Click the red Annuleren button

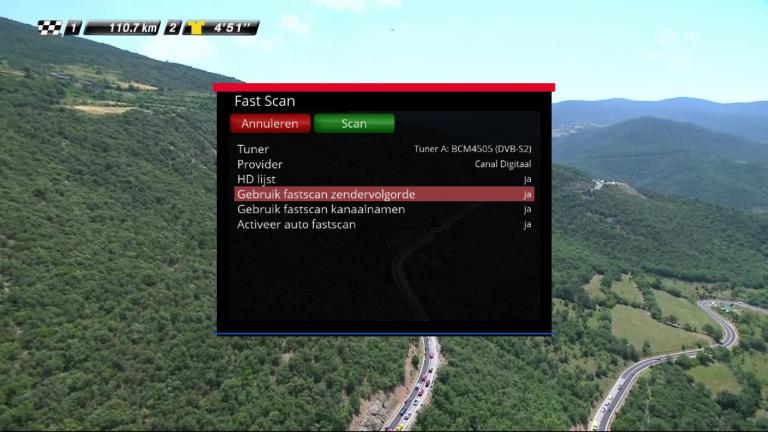pos(270,124)
